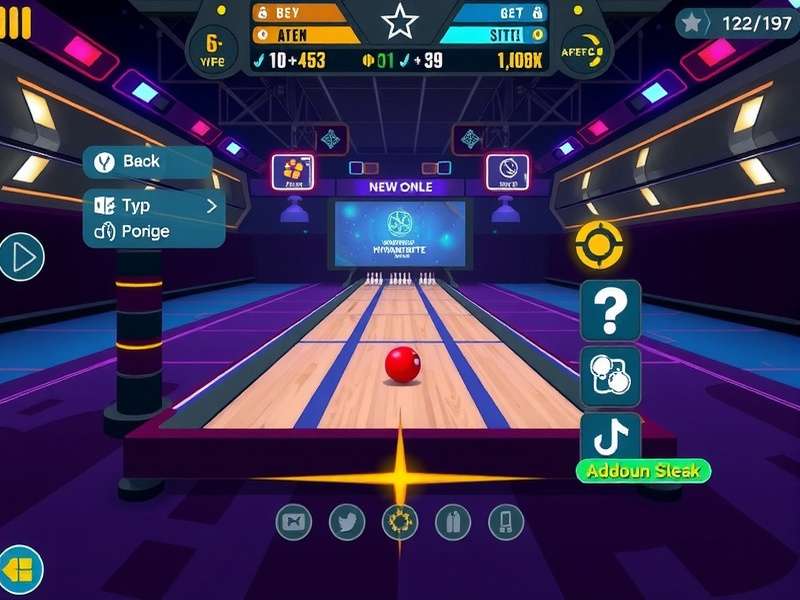The image size is (800, 600).
Task: Click the envelope mail icon
Action: [x=294, y=521]
